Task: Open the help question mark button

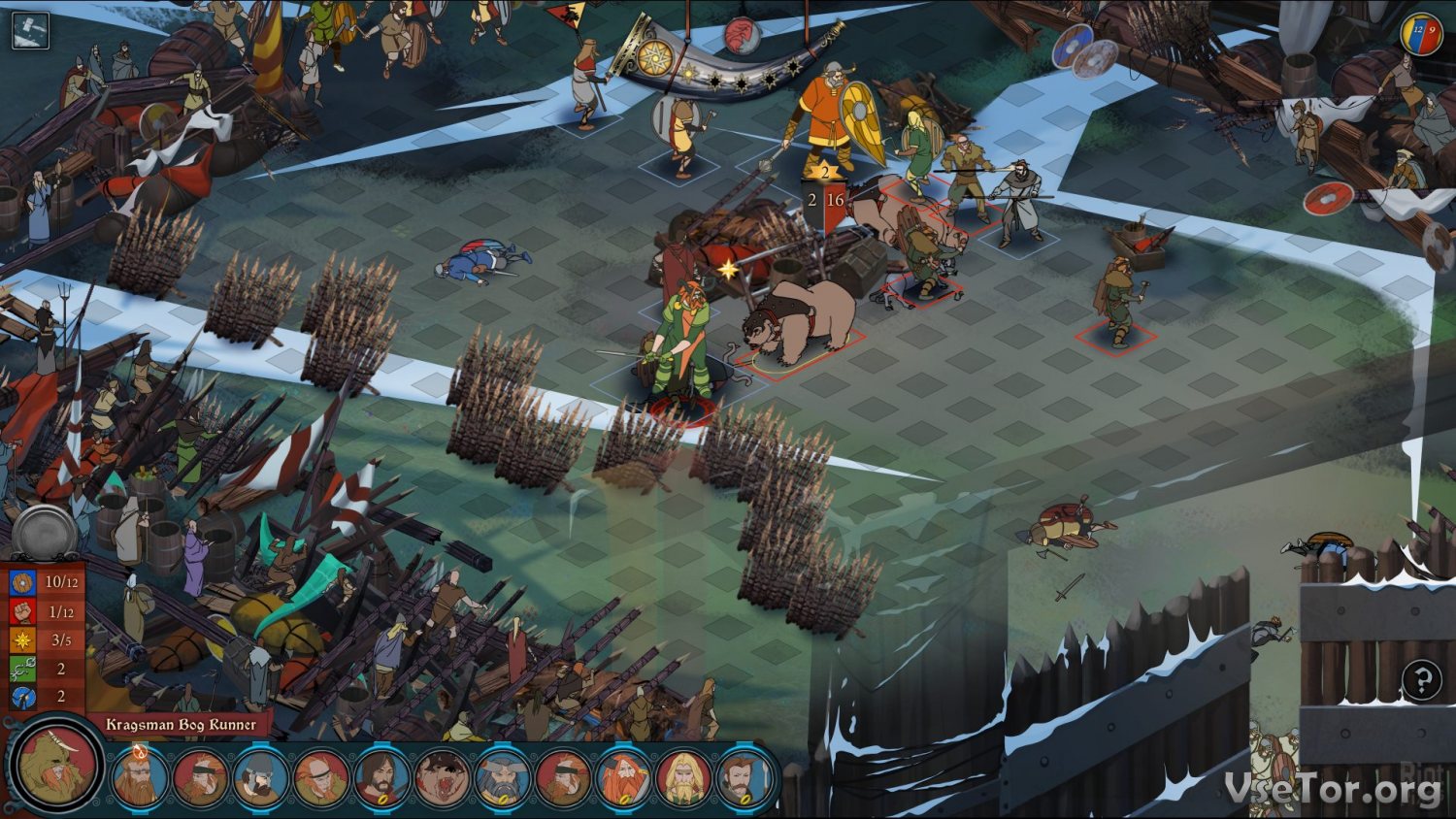Action: tap(1421, 680)
